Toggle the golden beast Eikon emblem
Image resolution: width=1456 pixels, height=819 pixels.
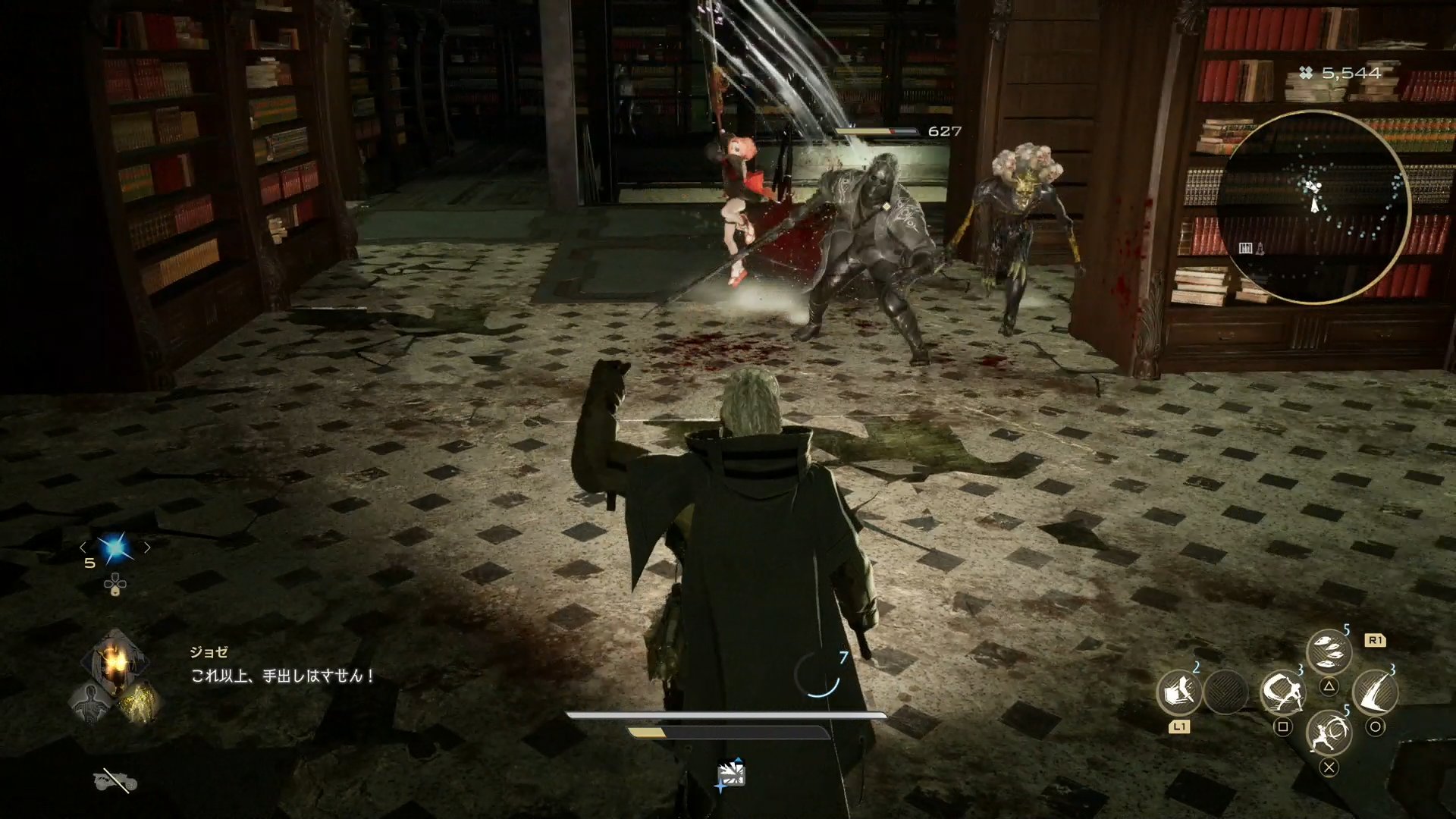coord(140,702)
